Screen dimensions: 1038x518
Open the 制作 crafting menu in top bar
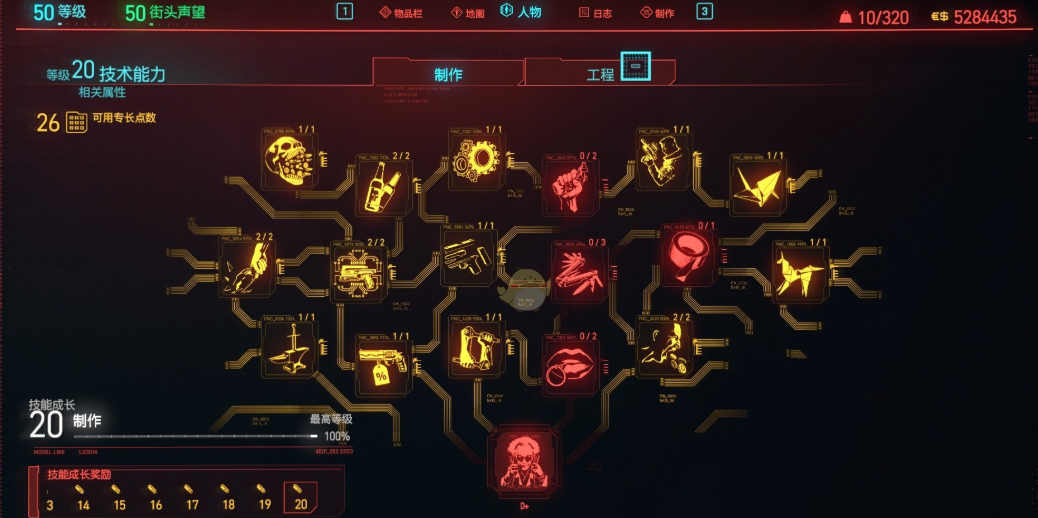(x=656, y=13)
